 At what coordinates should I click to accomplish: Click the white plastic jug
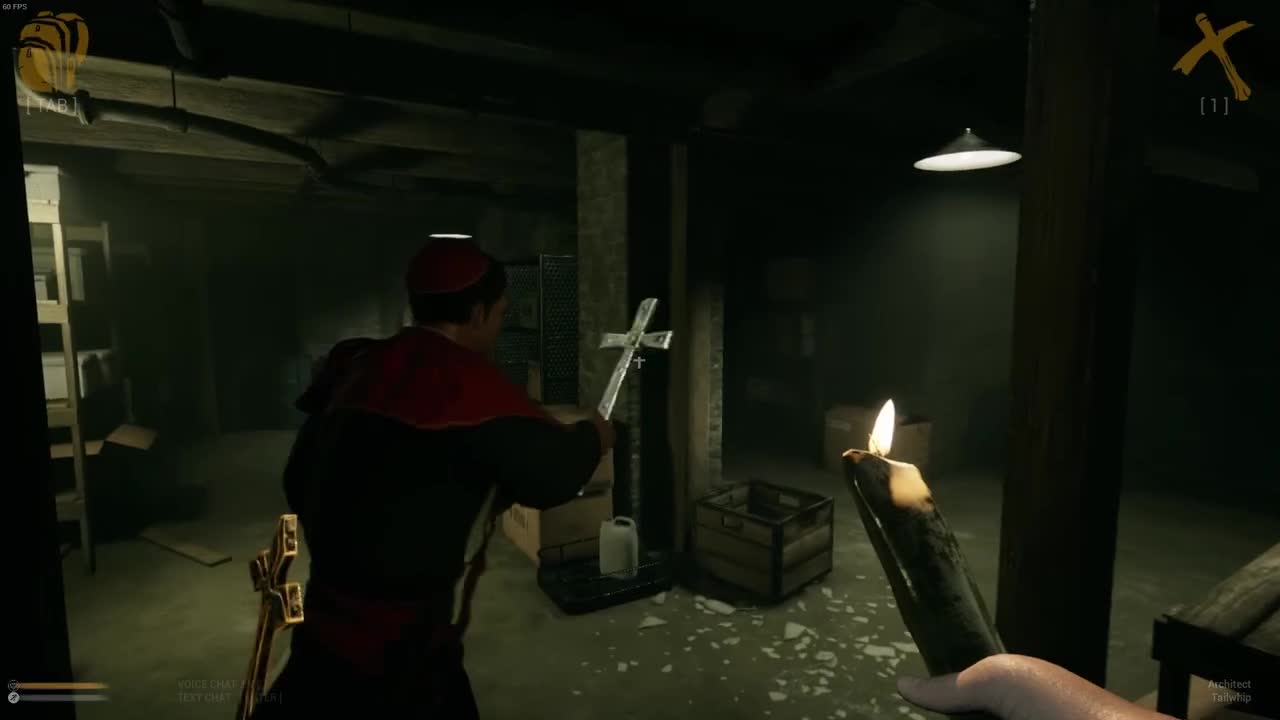tap(618, 550)
